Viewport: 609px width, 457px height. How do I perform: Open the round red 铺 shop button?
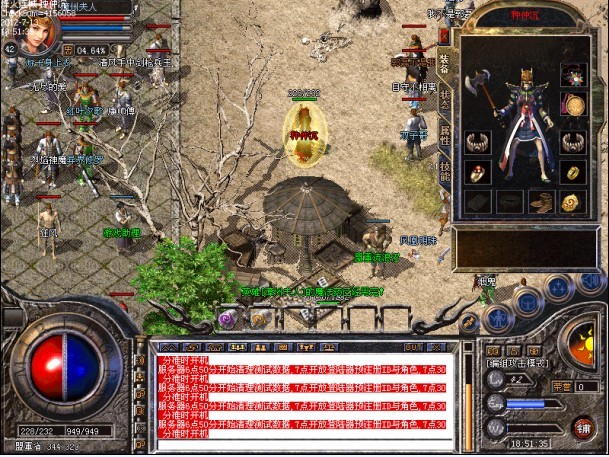[582, 425]
